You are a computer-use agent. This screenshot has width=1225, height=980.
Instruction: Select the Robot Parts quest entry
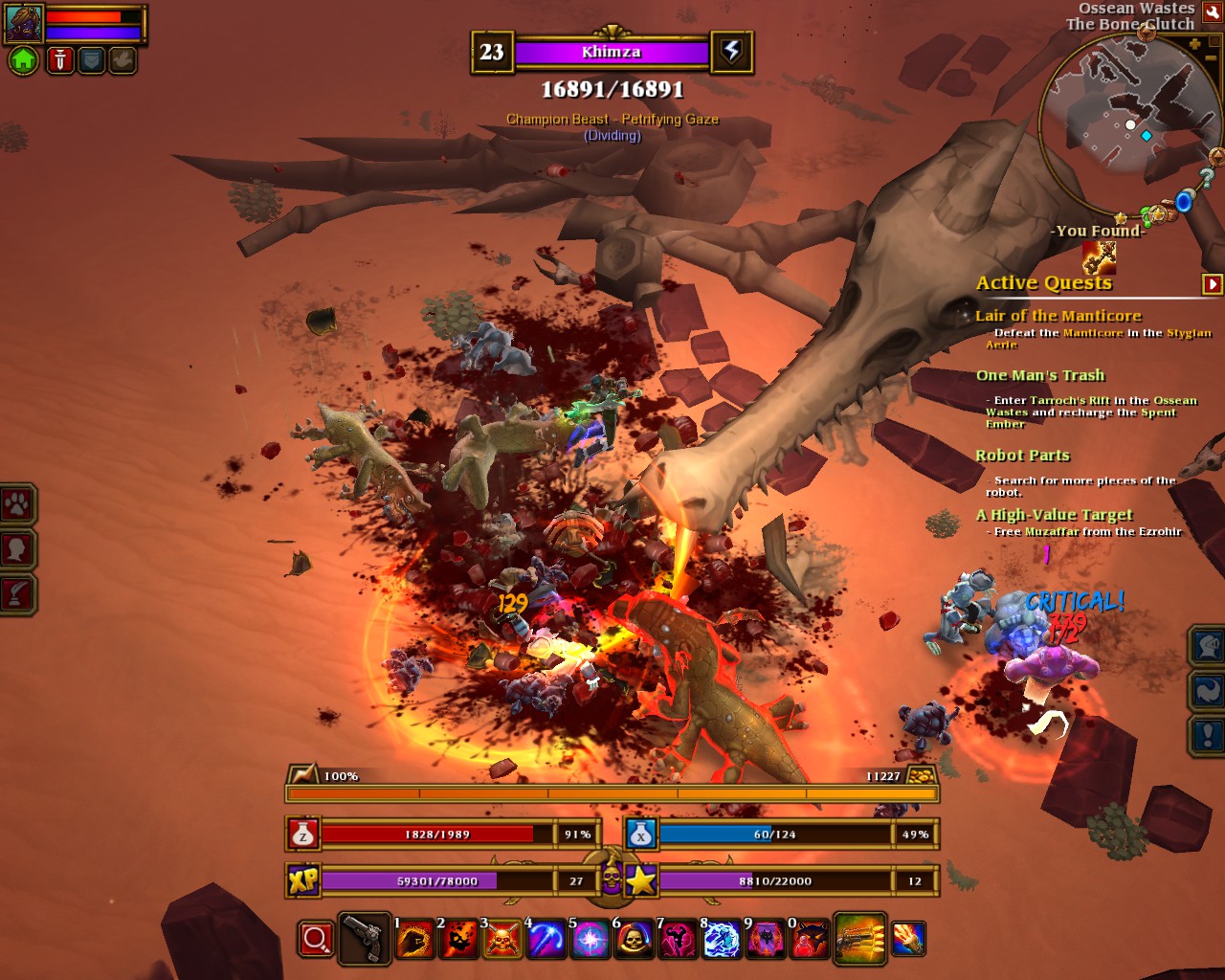(1022, 456)
